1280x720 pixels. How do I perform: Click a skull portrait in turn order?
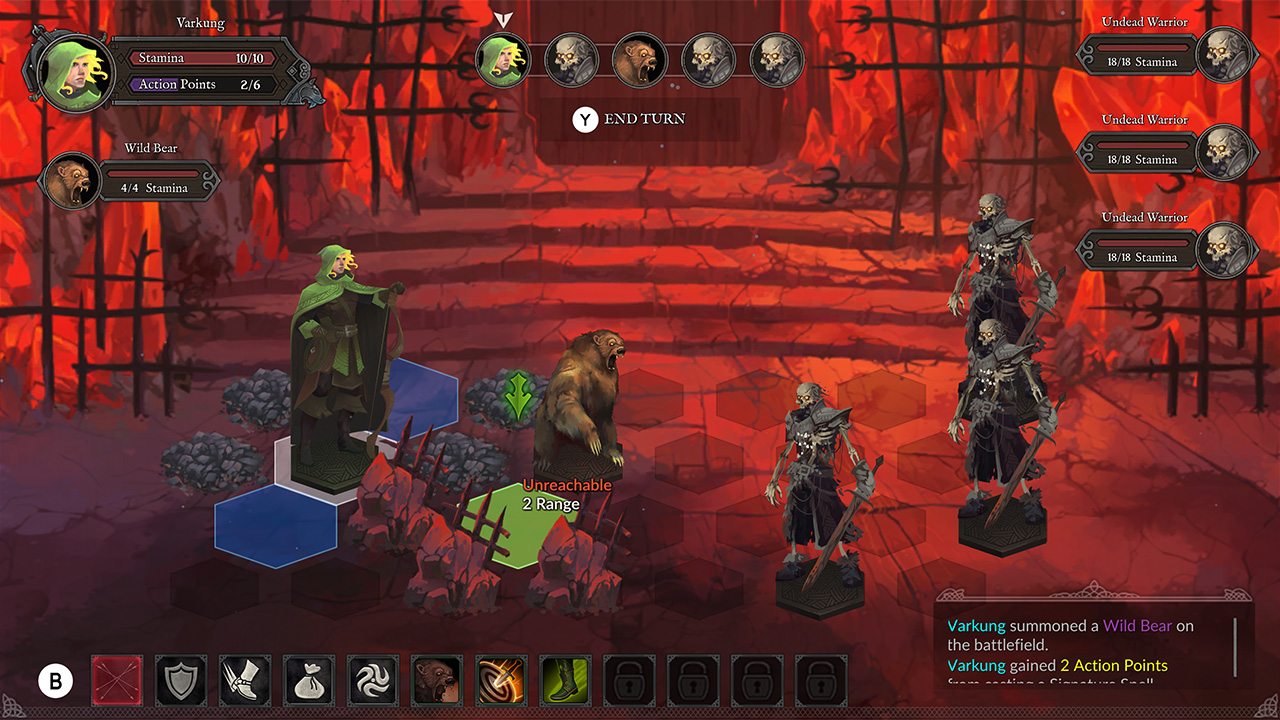point(571,59)
